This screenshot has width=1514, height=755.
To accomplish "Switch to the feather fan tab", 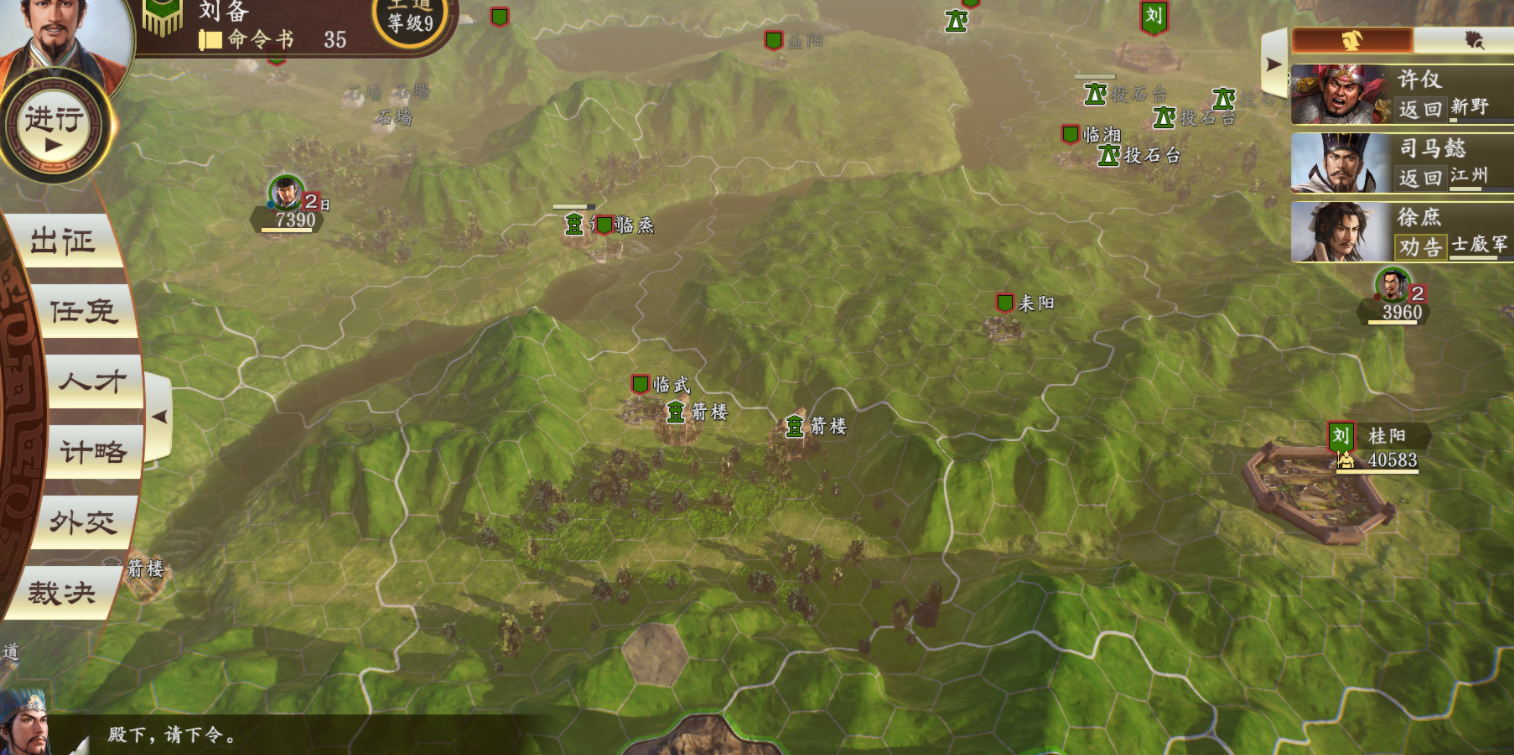I will (1471, 40).
